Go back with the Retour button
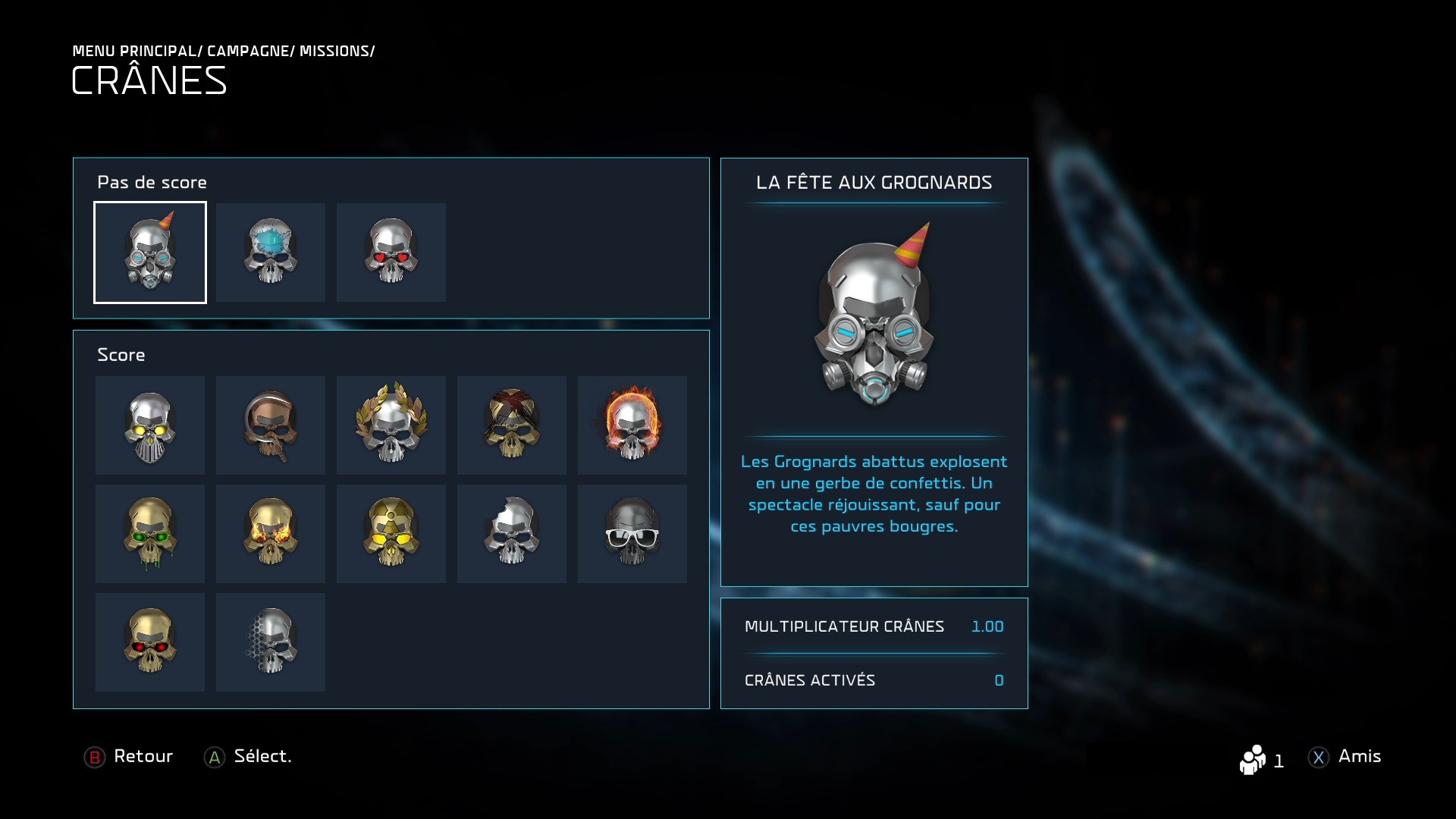The image size is (1456, 819). pyautogui.click(x=129, y=757)
